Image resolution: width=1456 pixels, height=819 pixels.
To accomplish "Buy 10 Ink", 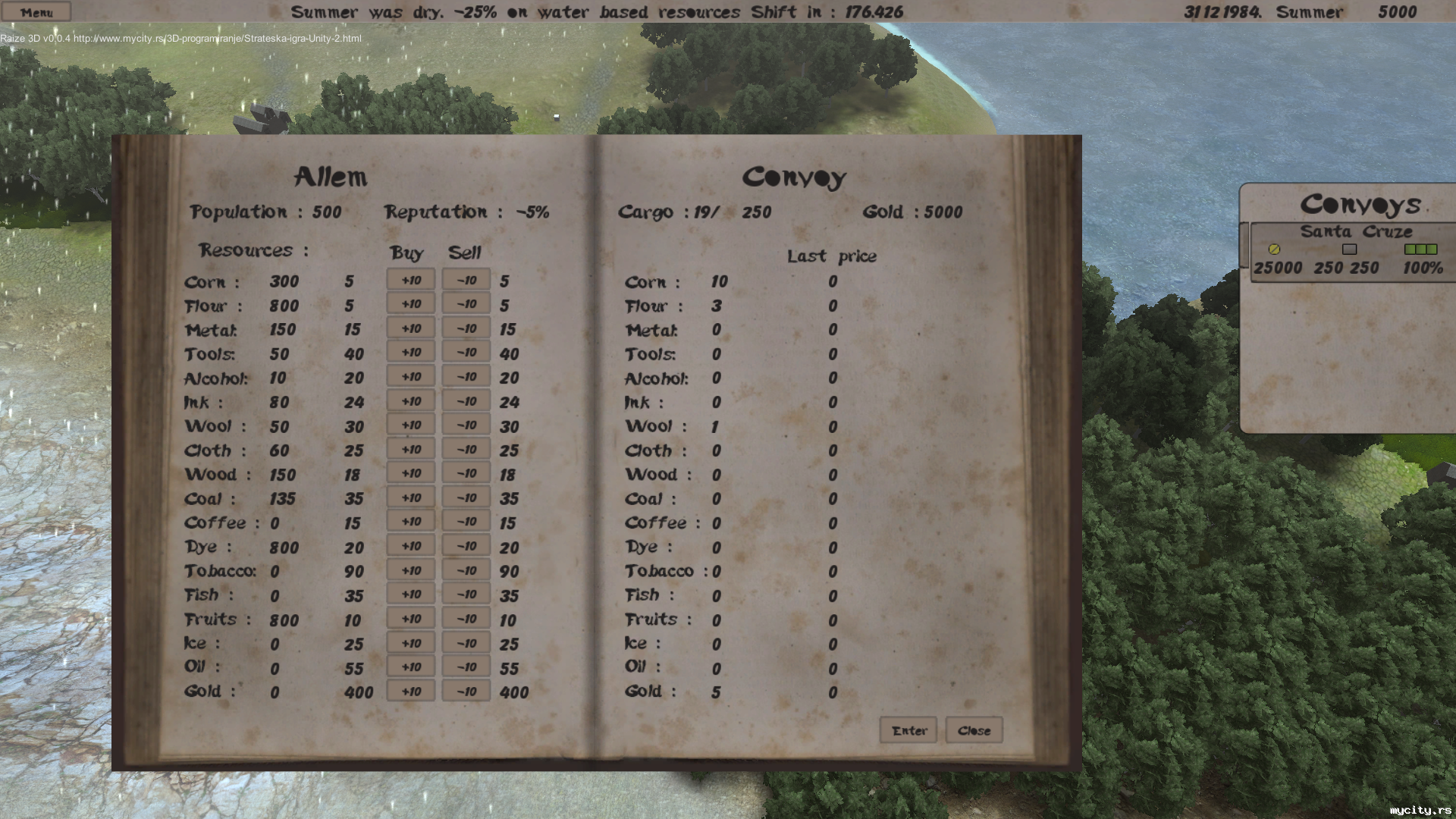I will pos(410,401).
